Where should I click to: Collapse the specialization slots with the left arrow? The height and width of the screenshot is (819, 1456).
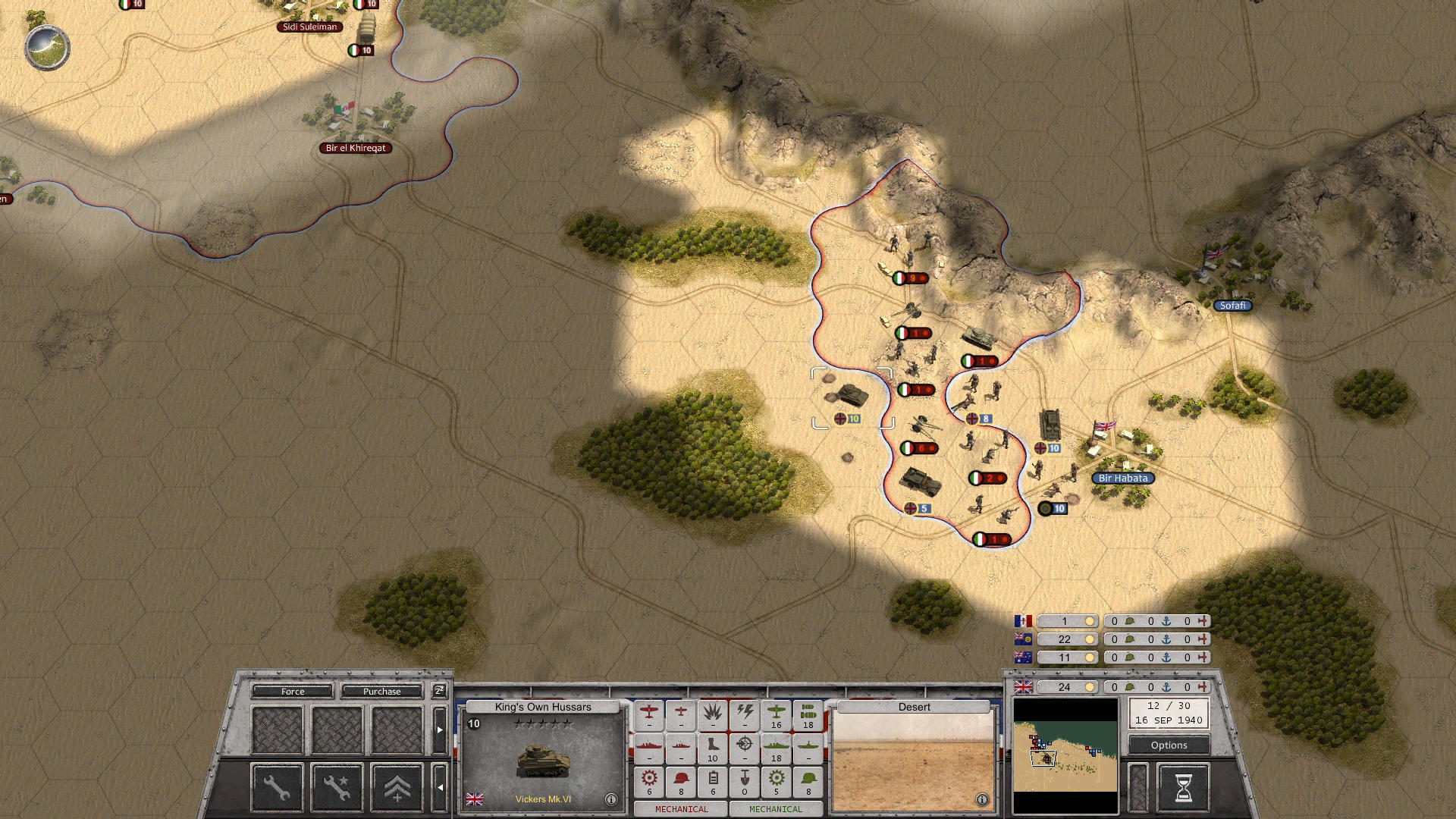(x=438, y=786)
